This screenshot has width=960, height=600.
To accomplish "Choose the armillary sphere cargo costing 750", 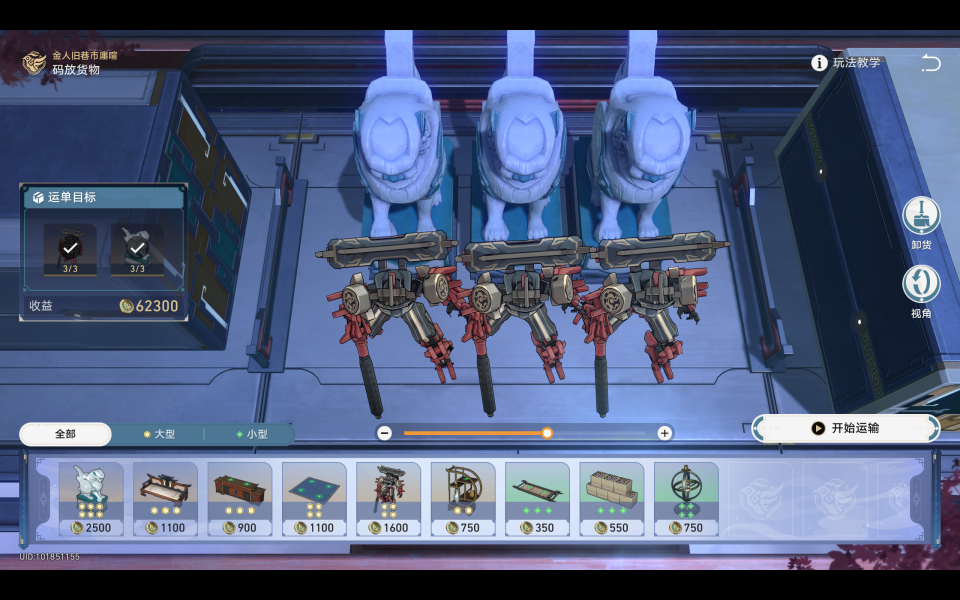I will coord(686,498).
